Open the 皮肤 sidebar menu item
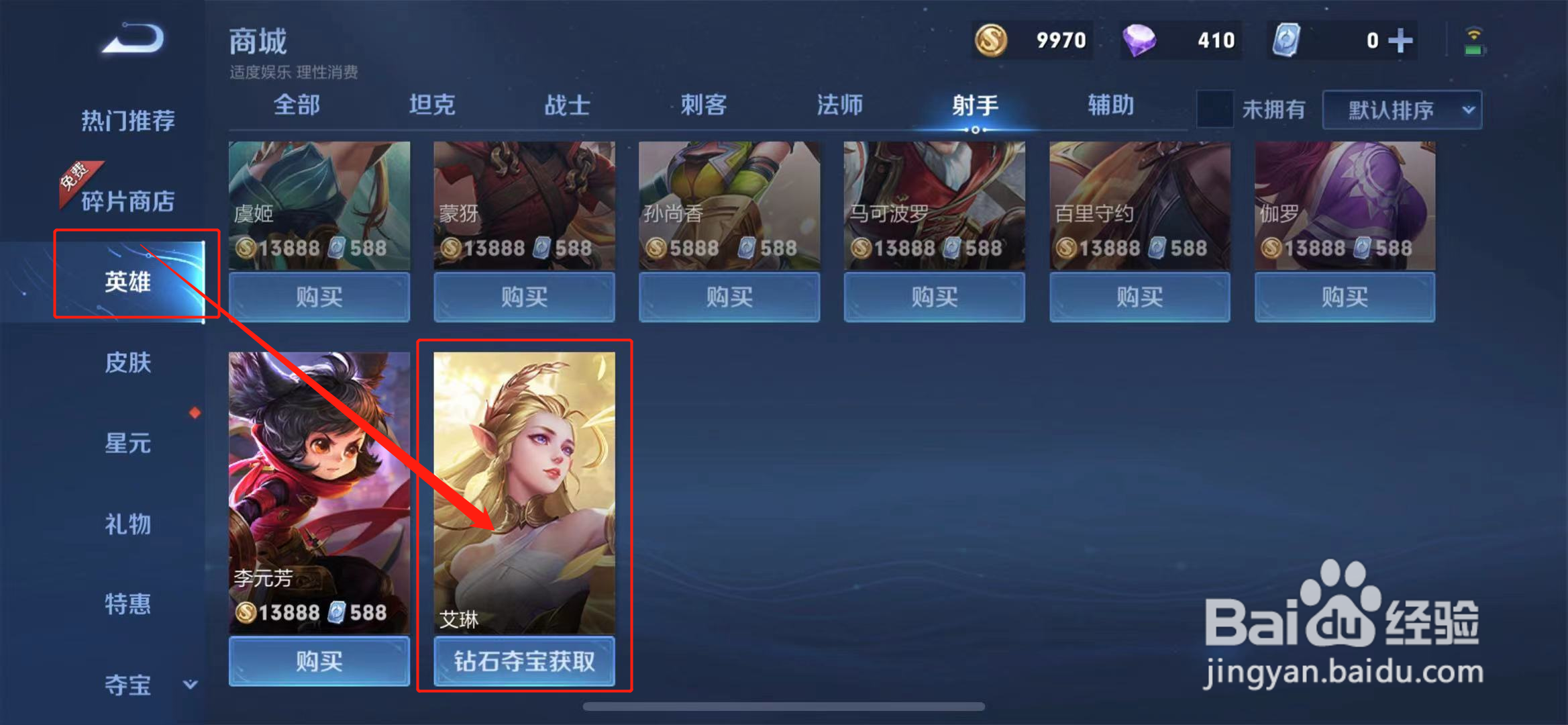1568x725 pixels. [129, 362]
